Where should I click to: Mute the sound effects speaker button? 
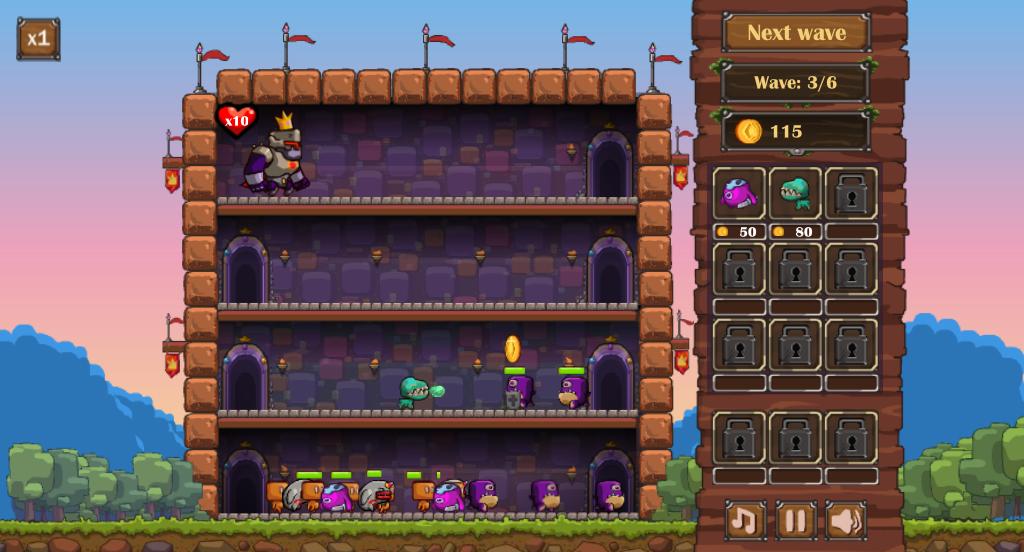(846, 520)
